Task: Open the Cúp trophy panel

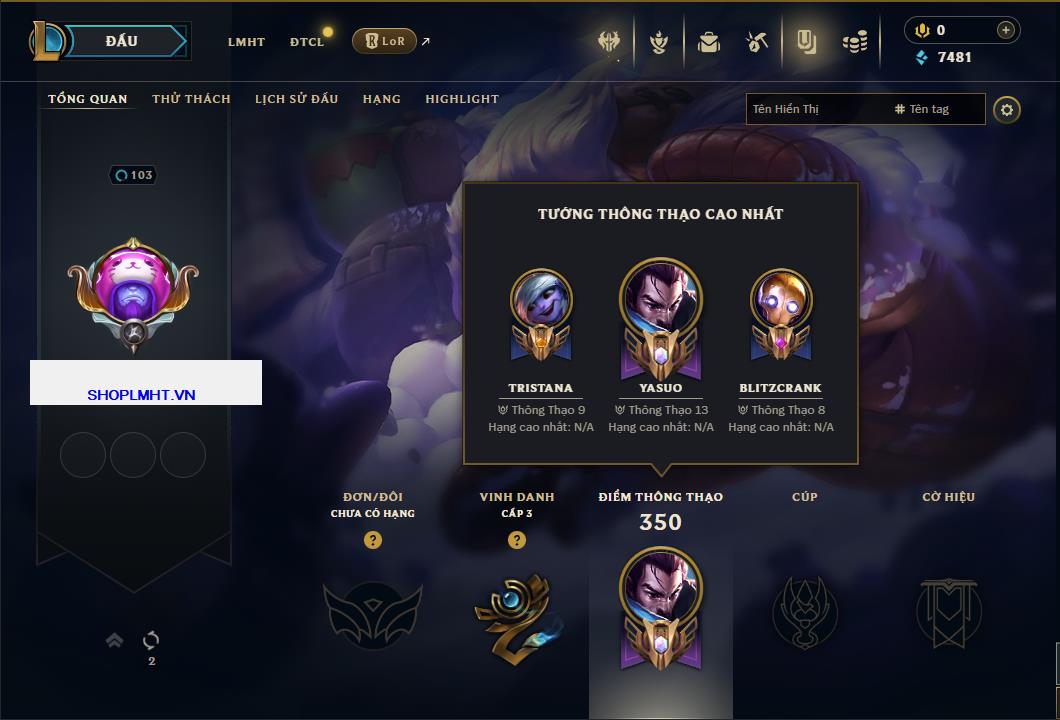Action: click(804, 610)
